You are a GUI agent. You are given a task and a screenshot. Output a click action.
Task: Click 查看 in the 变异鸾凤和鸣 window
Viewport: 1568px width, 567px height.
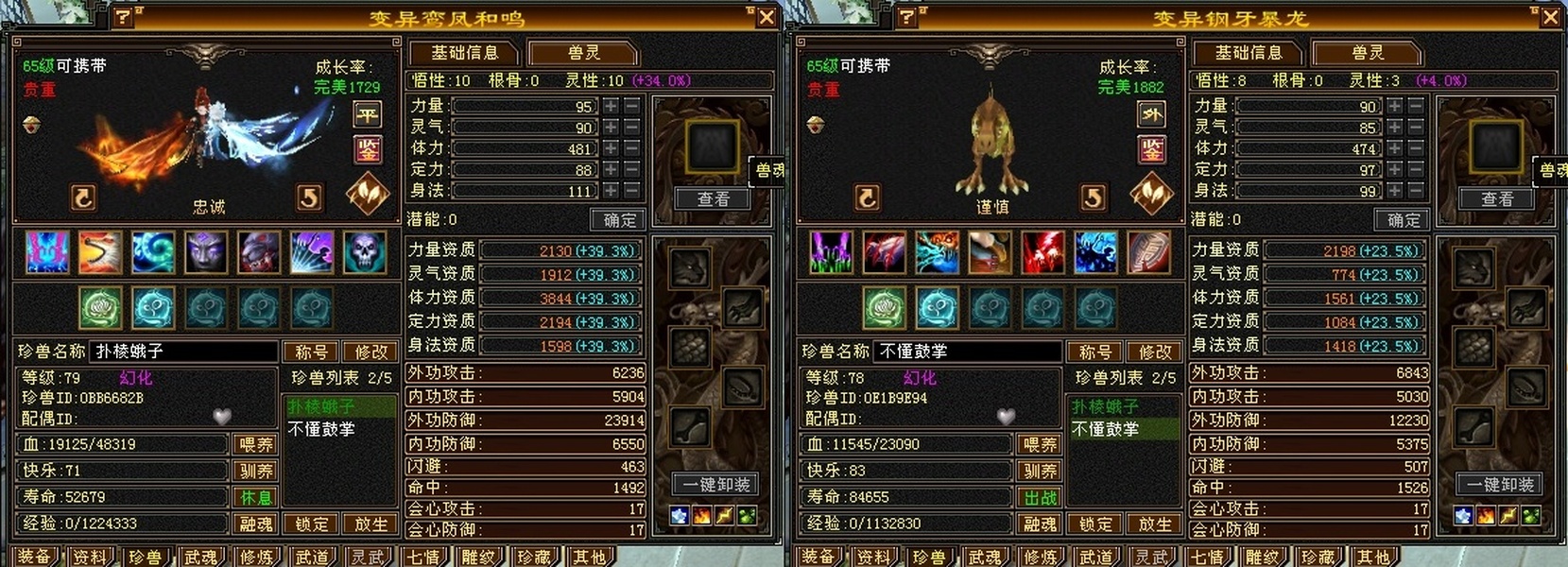(714, 198)
